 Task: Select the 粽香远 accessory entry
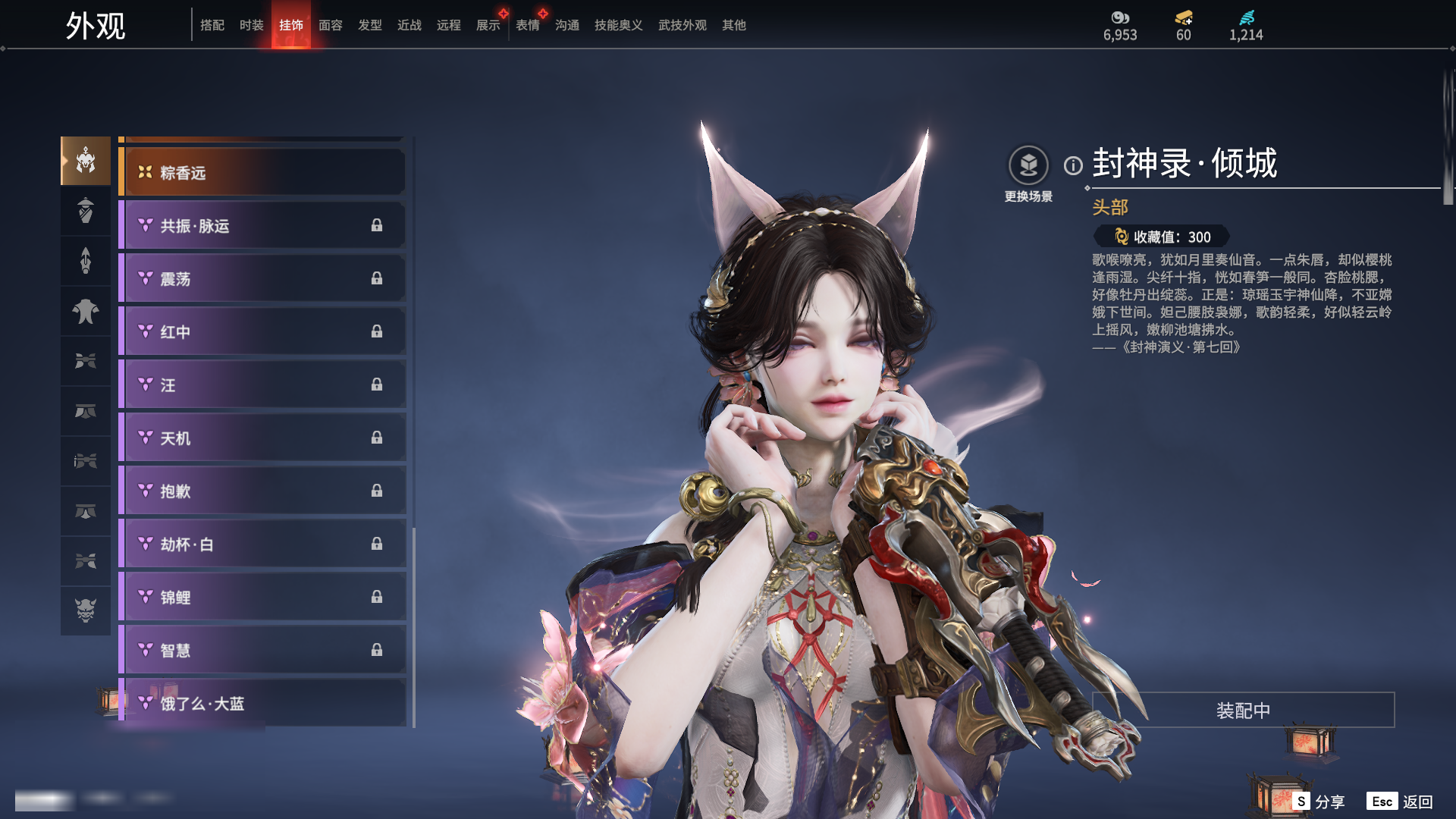tap(262, 173)
